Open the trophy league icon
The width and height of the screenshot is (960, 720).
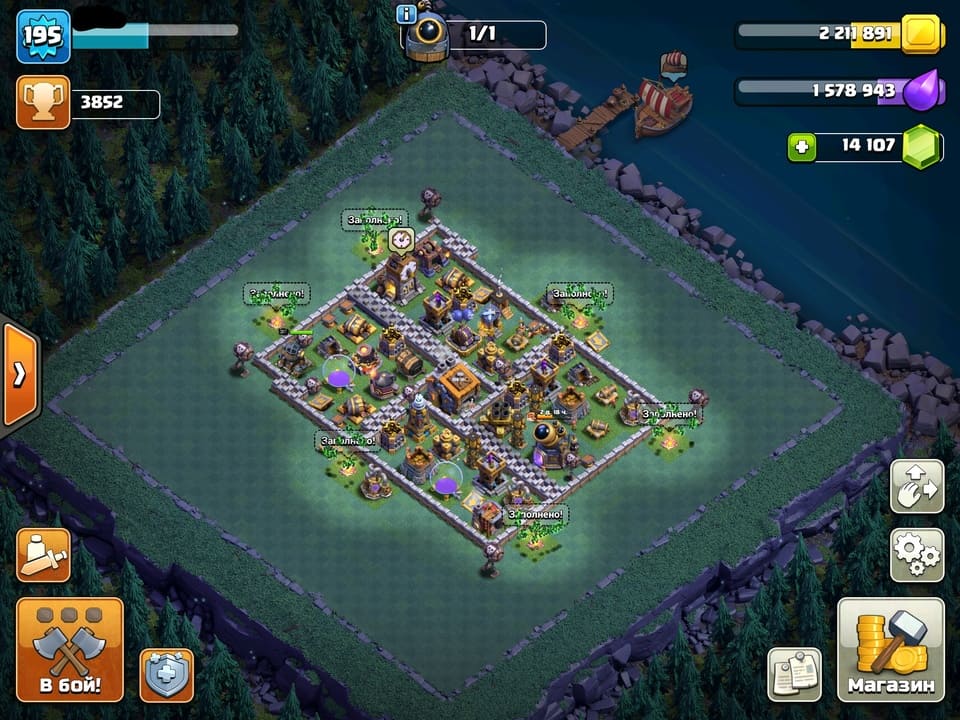pyautogui.click(x=43, y=102)
